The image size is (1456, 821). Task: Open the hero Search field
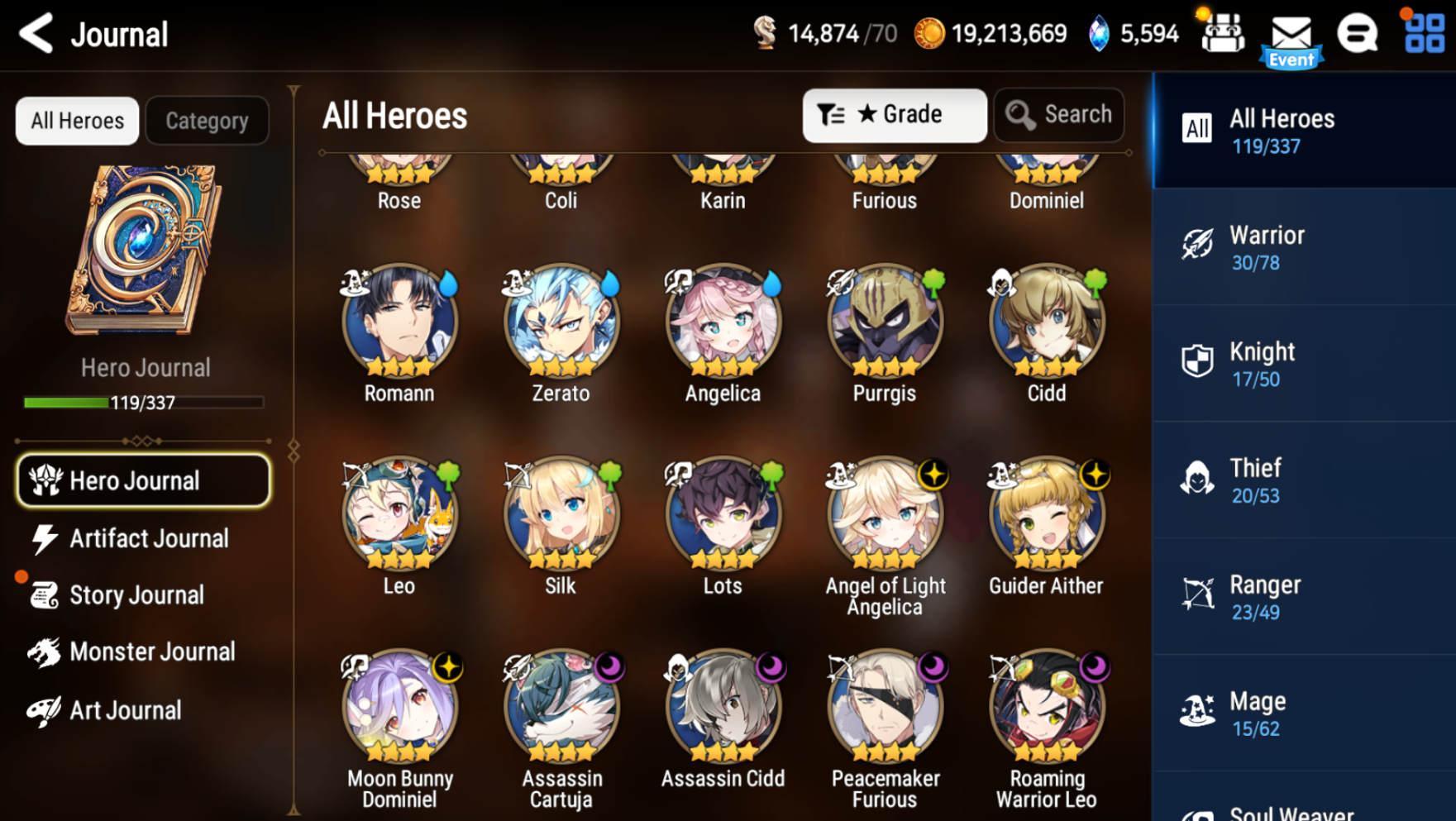[x=1059, y=115]
